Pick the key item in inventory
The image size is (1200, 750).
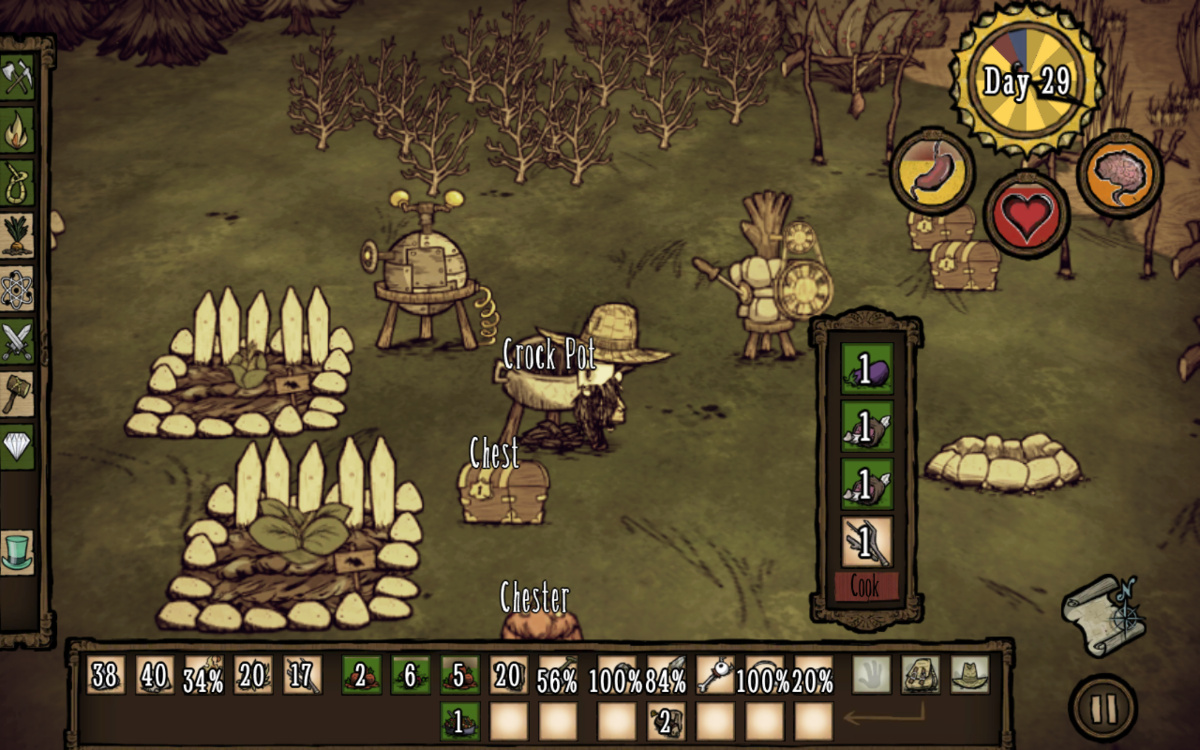pyautogui.click(x=715, y=675)
